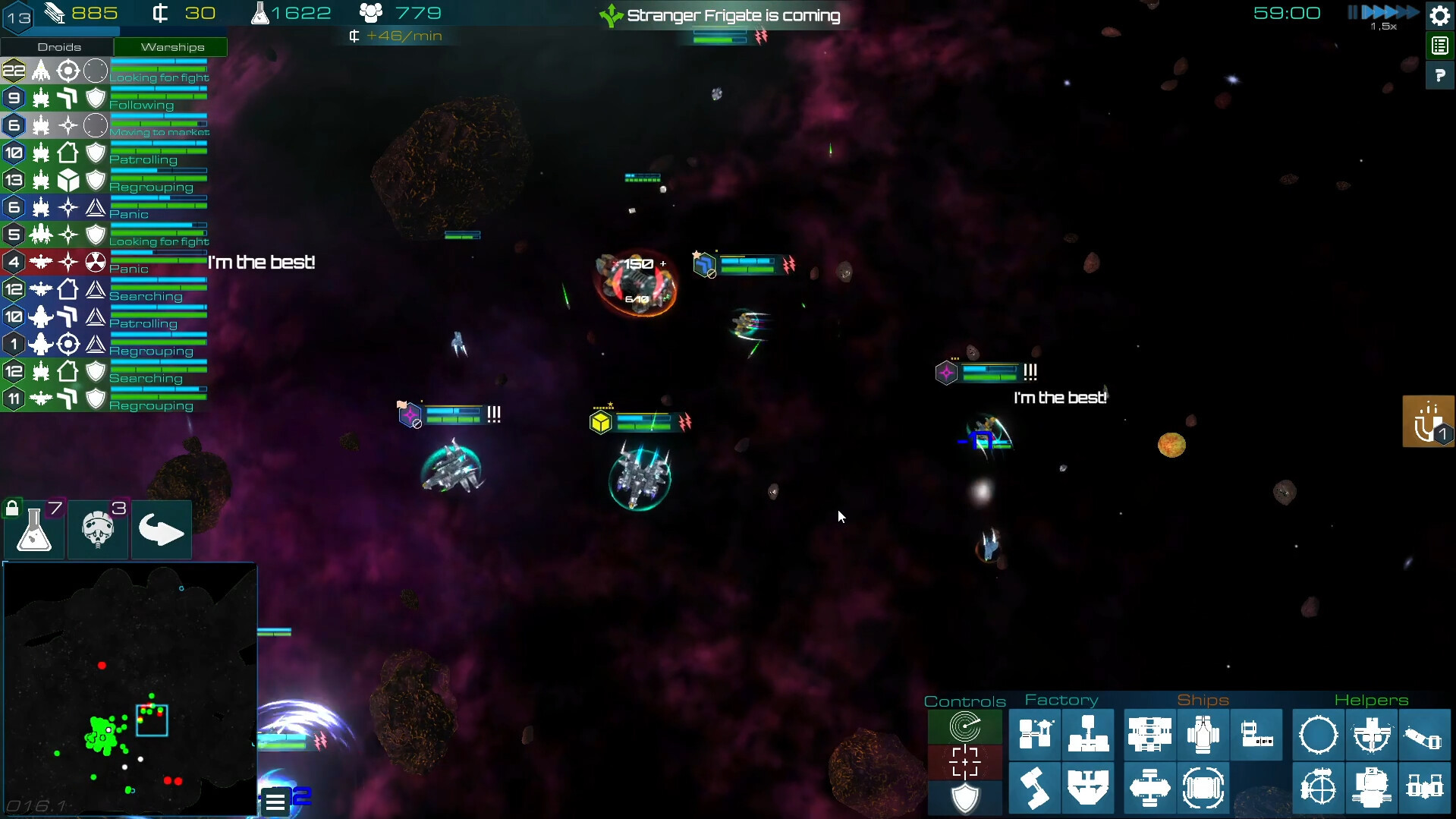Open the pilot helmet panel
Image resolution: width=1456 pixels, height=819 pixels.
(98, 530)
